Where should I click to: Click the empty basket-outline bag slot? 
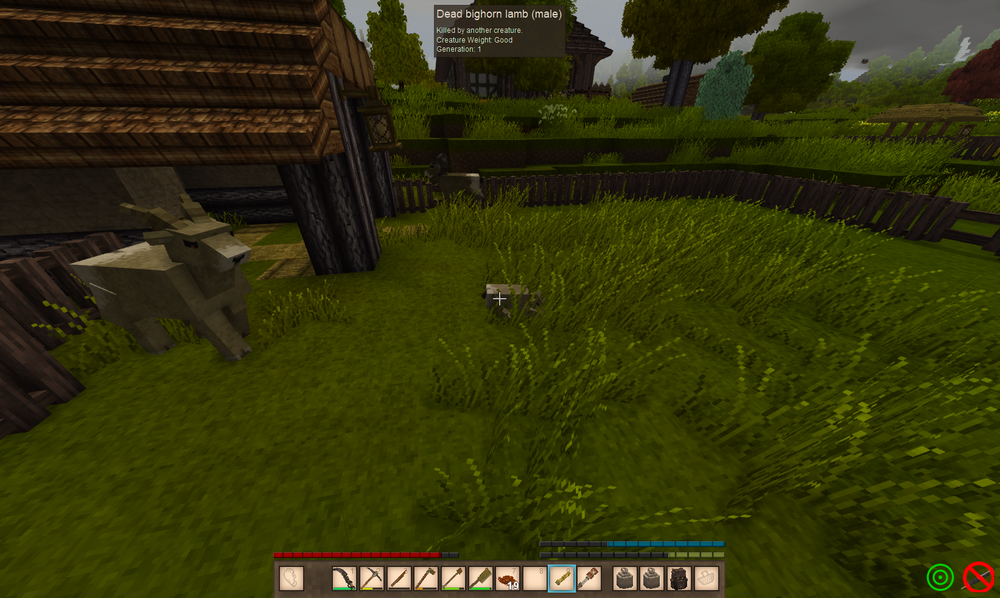[x=706, y=578]
